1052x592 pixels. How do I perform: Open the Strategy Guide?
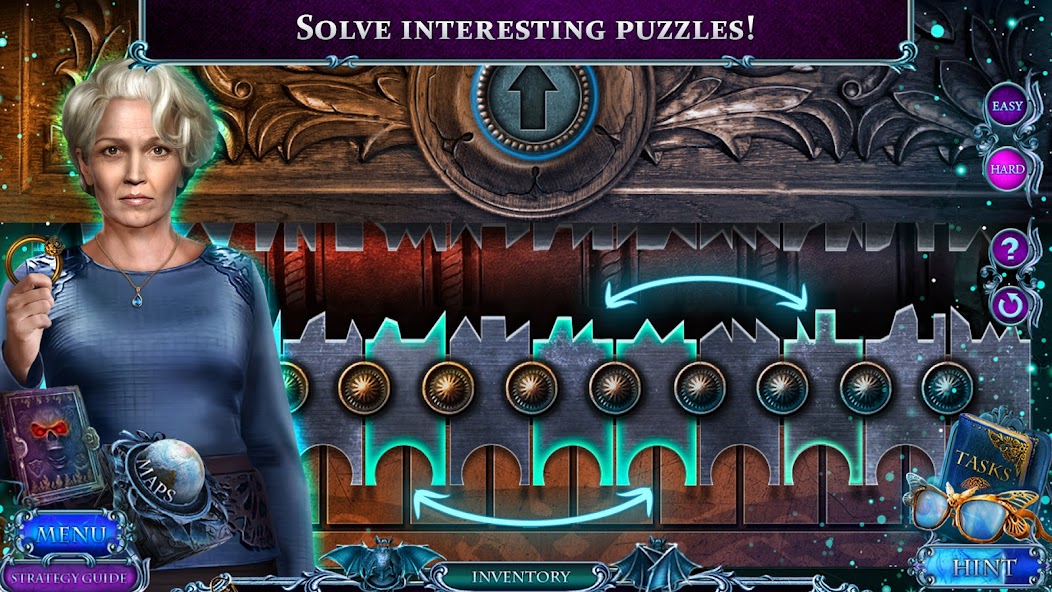[66, 577]
